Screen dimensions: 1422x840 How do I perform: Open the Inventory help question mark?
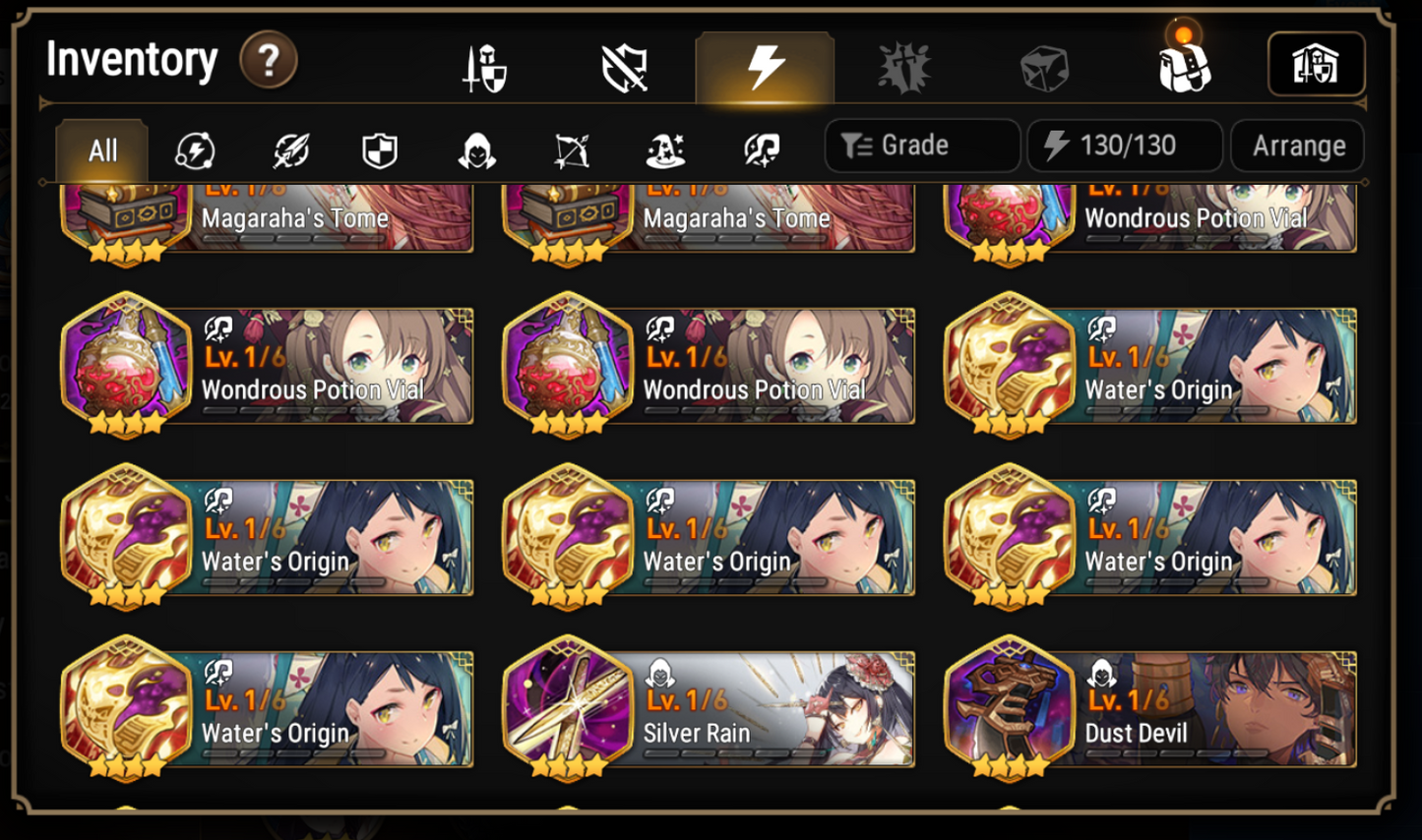[x=267, y=61]
